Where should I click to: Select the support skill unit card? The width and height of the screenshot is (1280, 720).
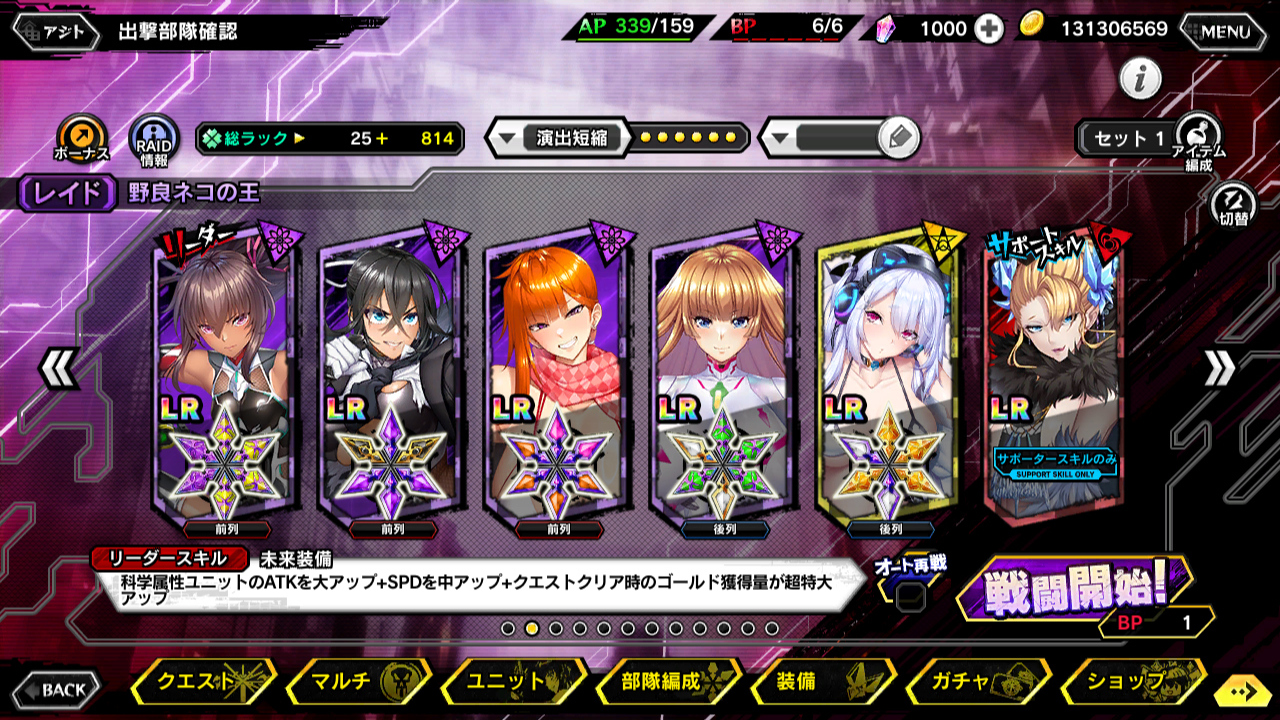click(1055, 370)
